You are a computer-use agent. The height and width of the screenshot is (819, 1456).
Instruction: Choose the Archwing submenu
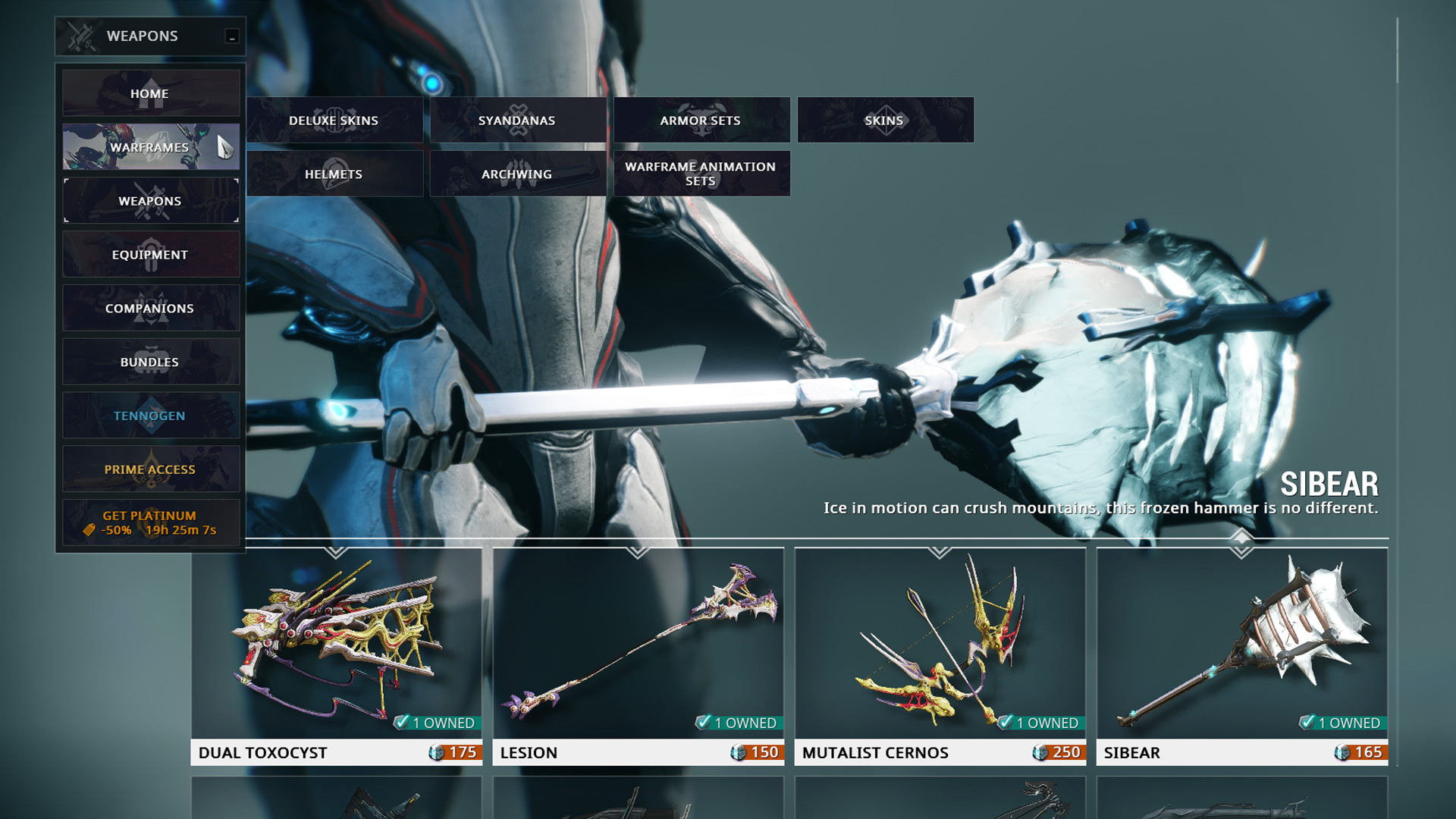[517, 174]
